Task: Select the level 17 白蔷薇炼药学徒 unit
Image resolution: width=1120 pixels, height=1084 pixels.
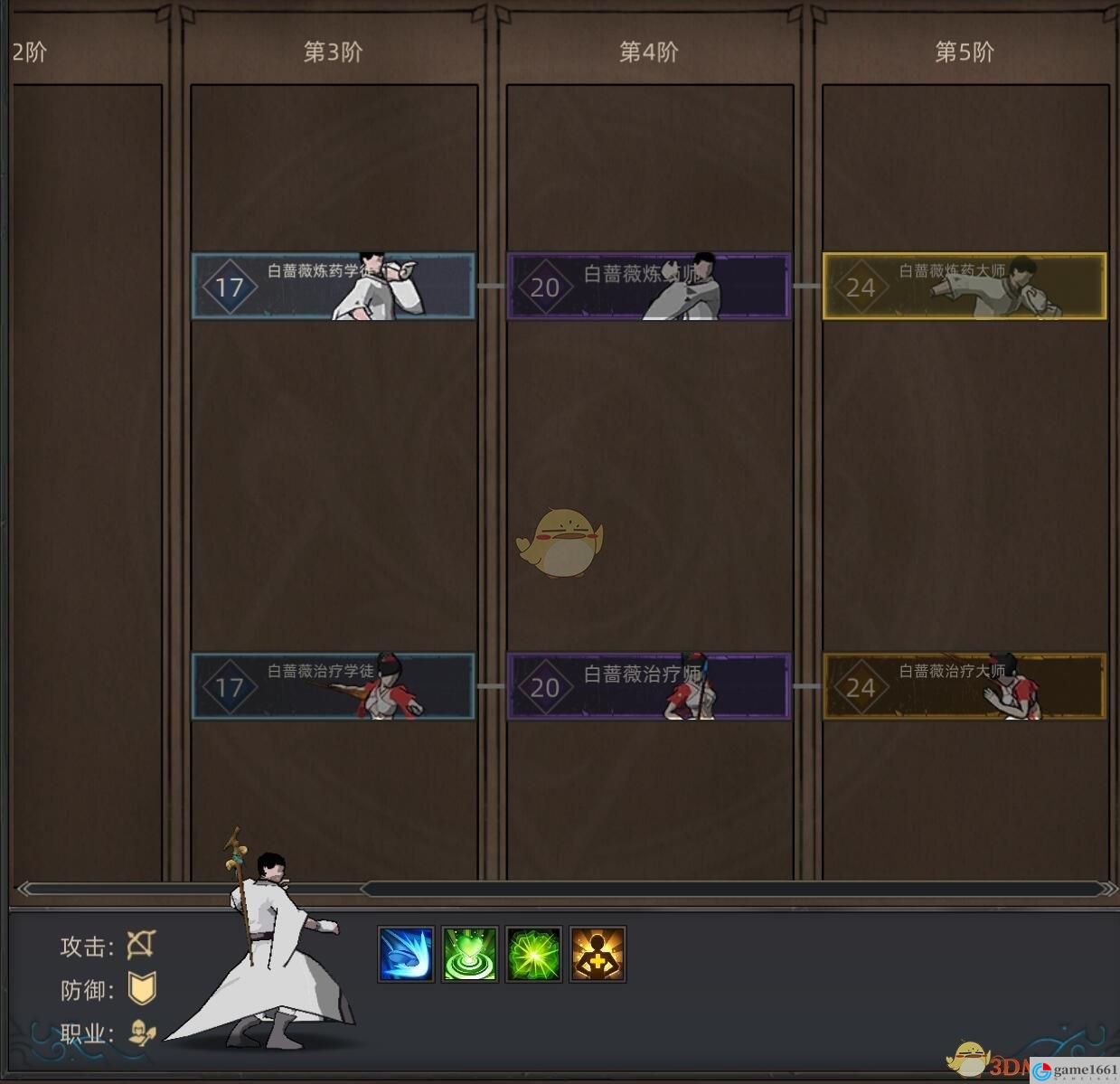Action: tap(333, 287)
